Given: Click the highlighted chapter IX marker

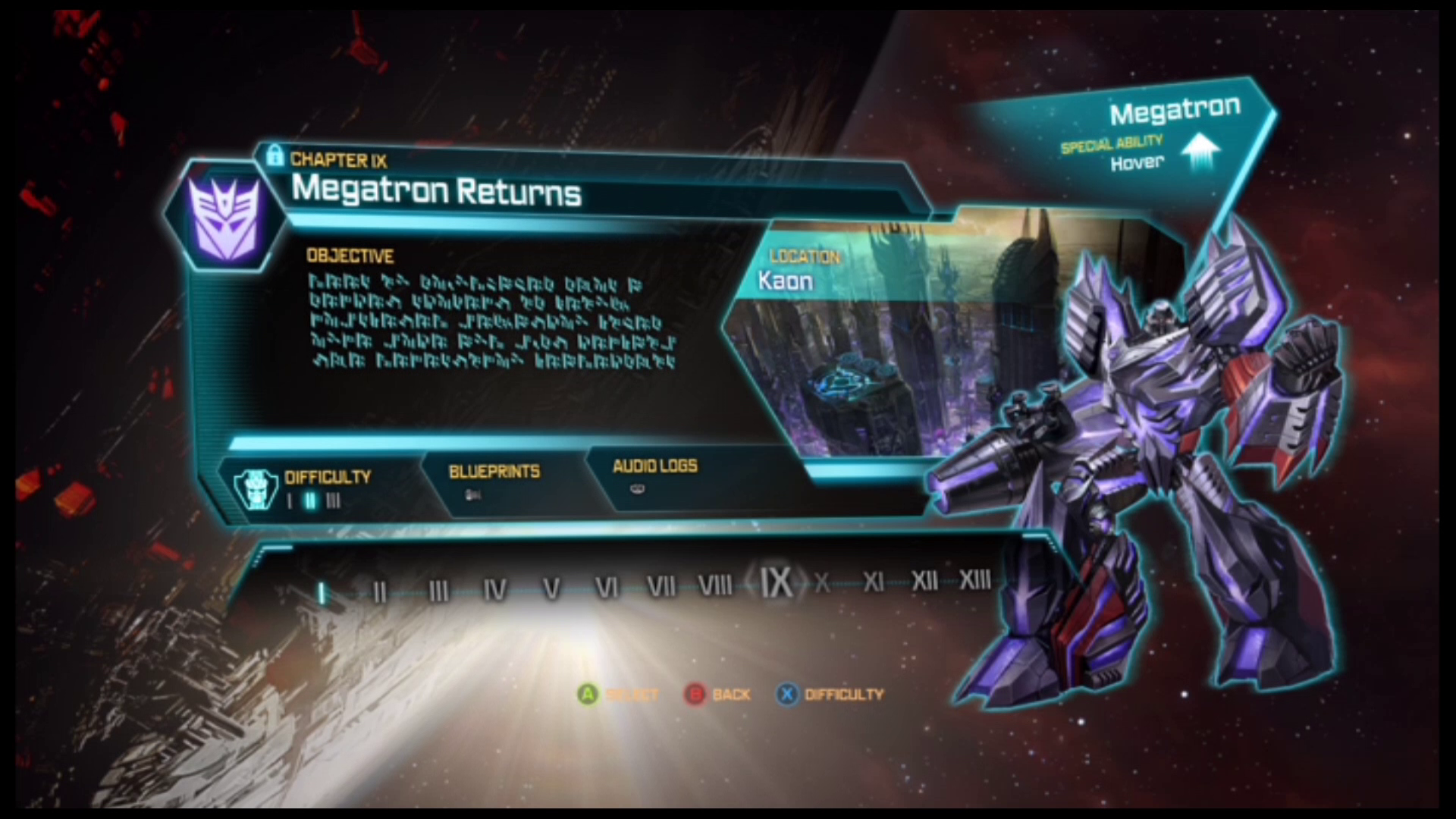Looking at the screenshot, I should (776, 582).
